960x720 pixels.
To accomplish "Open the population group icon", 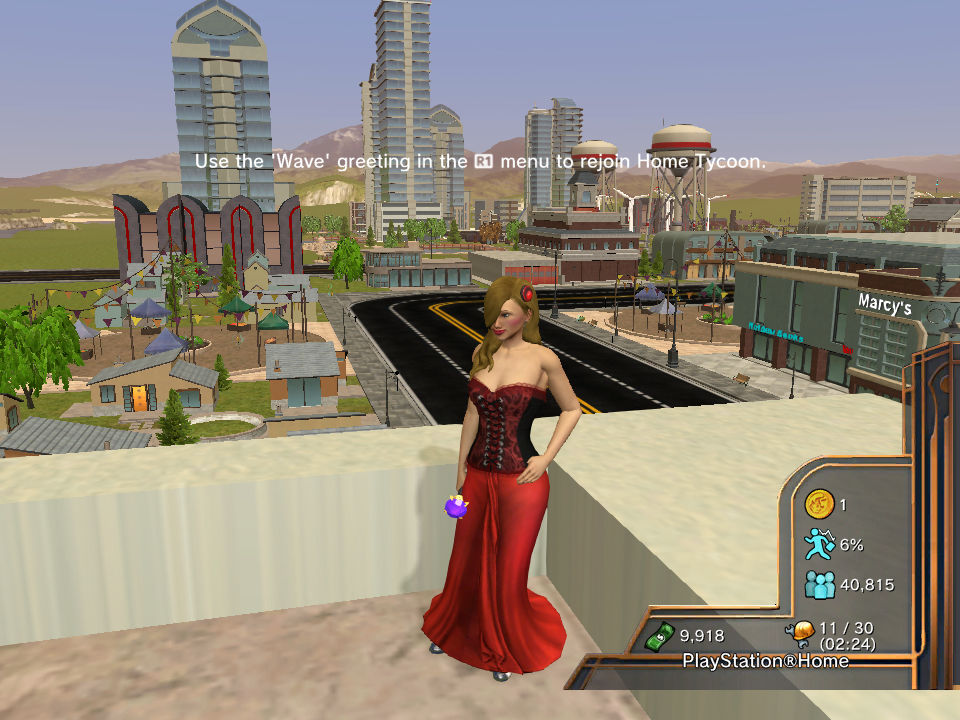I will 820,585.
